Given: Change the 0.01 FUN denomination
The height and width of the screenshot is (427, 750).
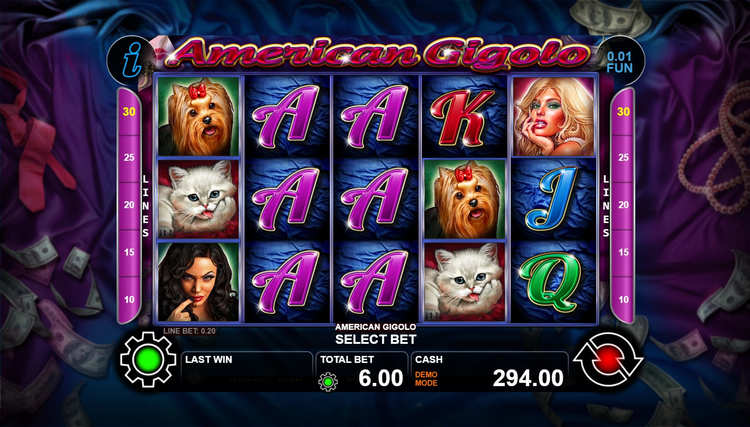Looking at the screenshot, I should coord(620,59).
